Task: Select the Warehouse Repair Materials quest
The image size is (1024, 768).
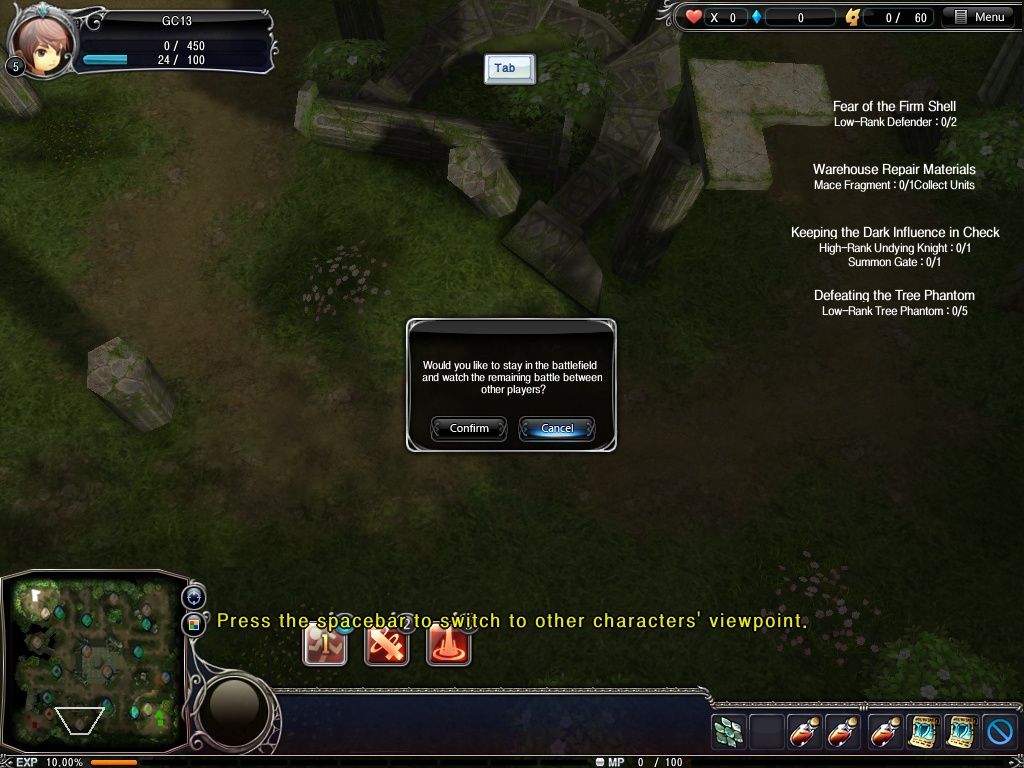Action: 894,169
